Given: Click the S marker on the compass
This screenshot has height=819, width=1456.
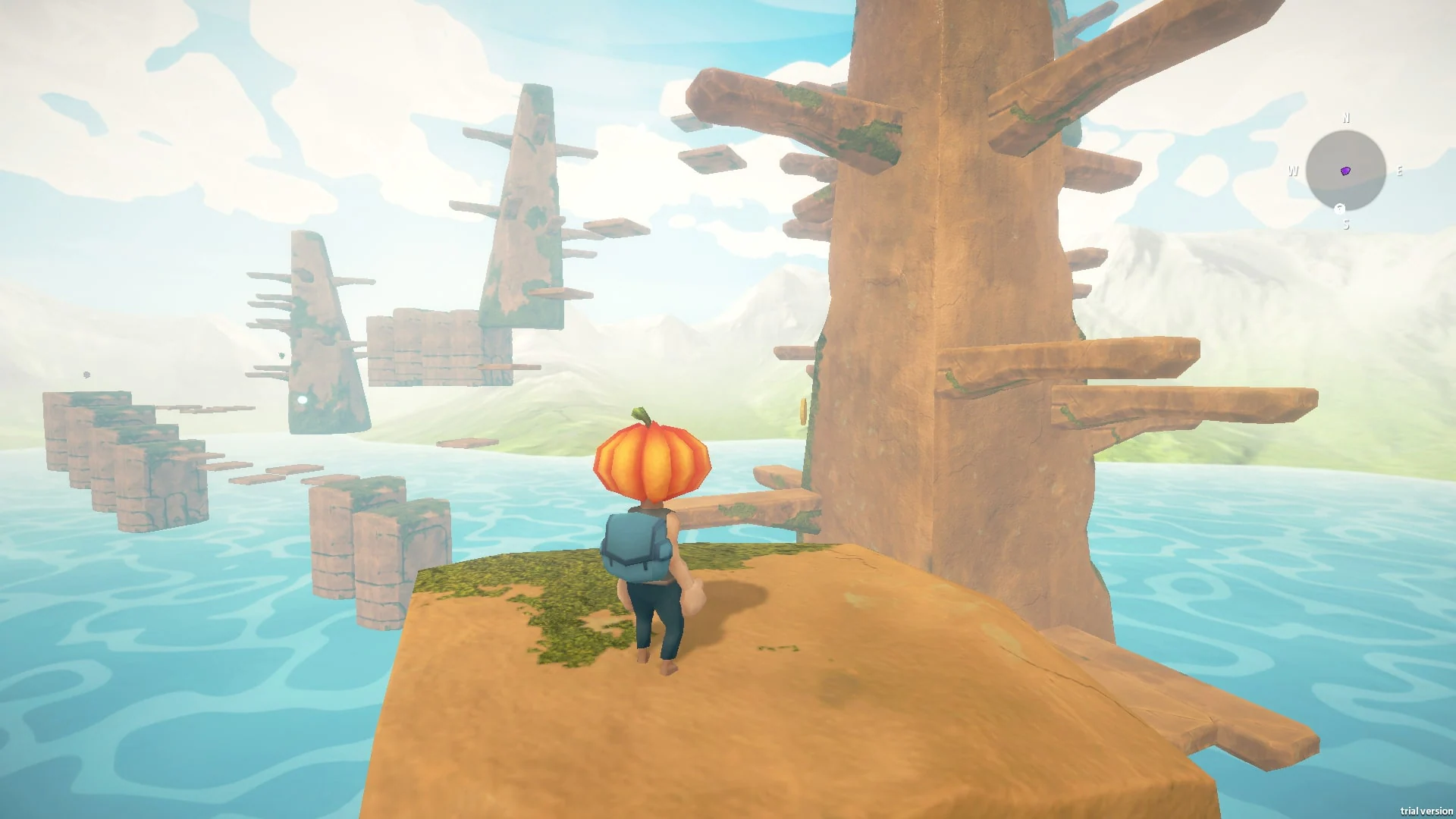Looking at the screenshot, I should 1346,224.
